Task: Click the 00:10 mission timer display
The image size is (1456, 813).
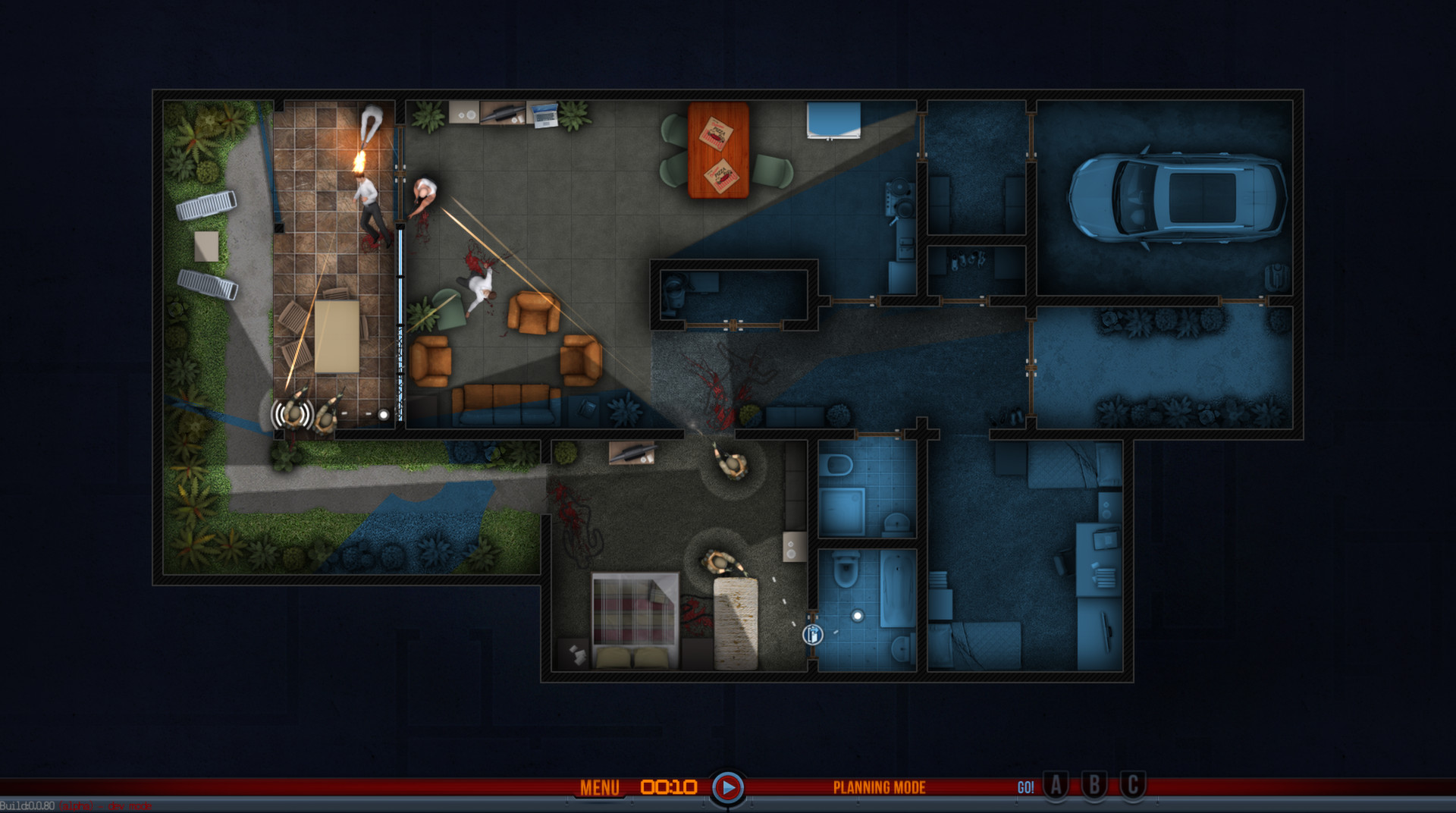Action: (670, 787)
